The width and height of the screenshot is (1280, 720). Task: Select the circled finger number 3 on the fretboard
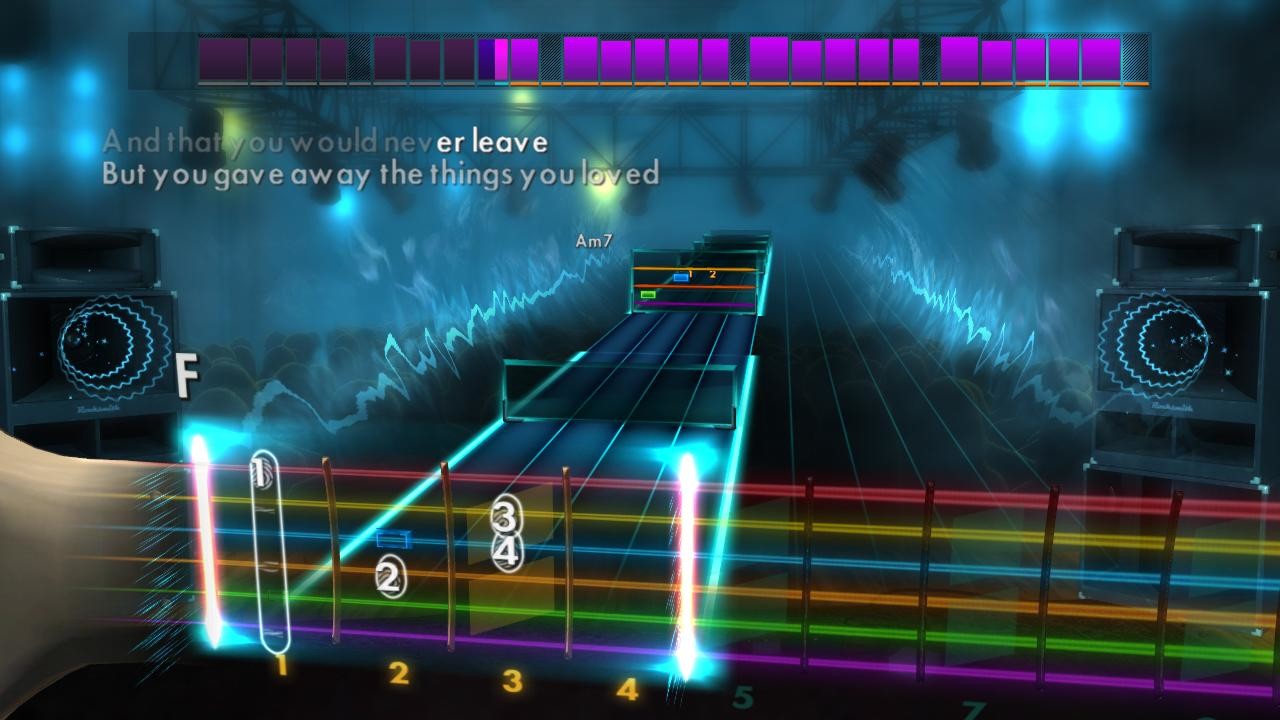(x=505, y=516)
